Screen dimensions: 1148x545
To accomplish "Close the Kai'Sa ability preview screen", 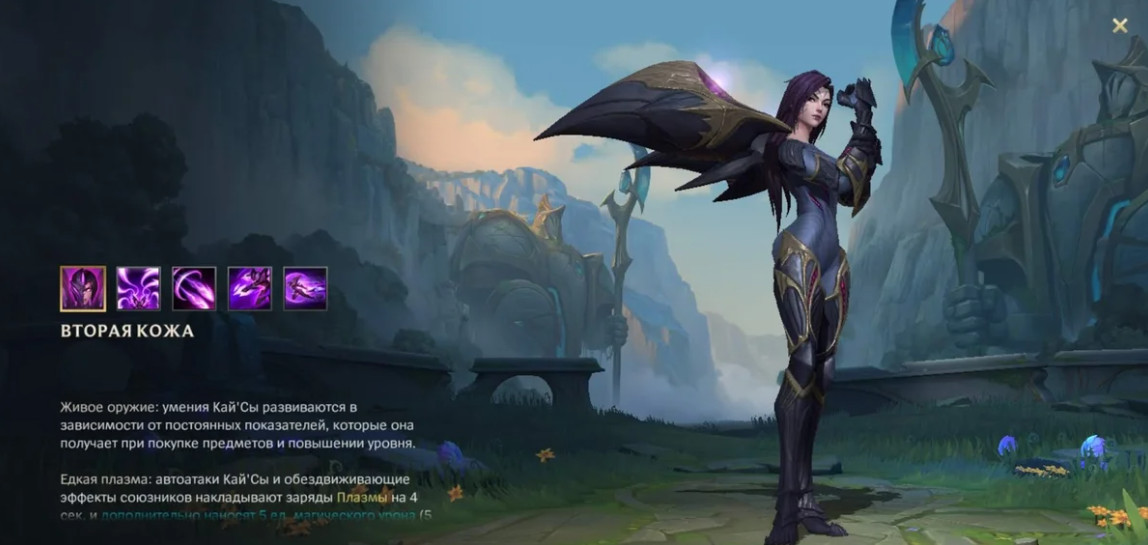I will pos(1120,26).
